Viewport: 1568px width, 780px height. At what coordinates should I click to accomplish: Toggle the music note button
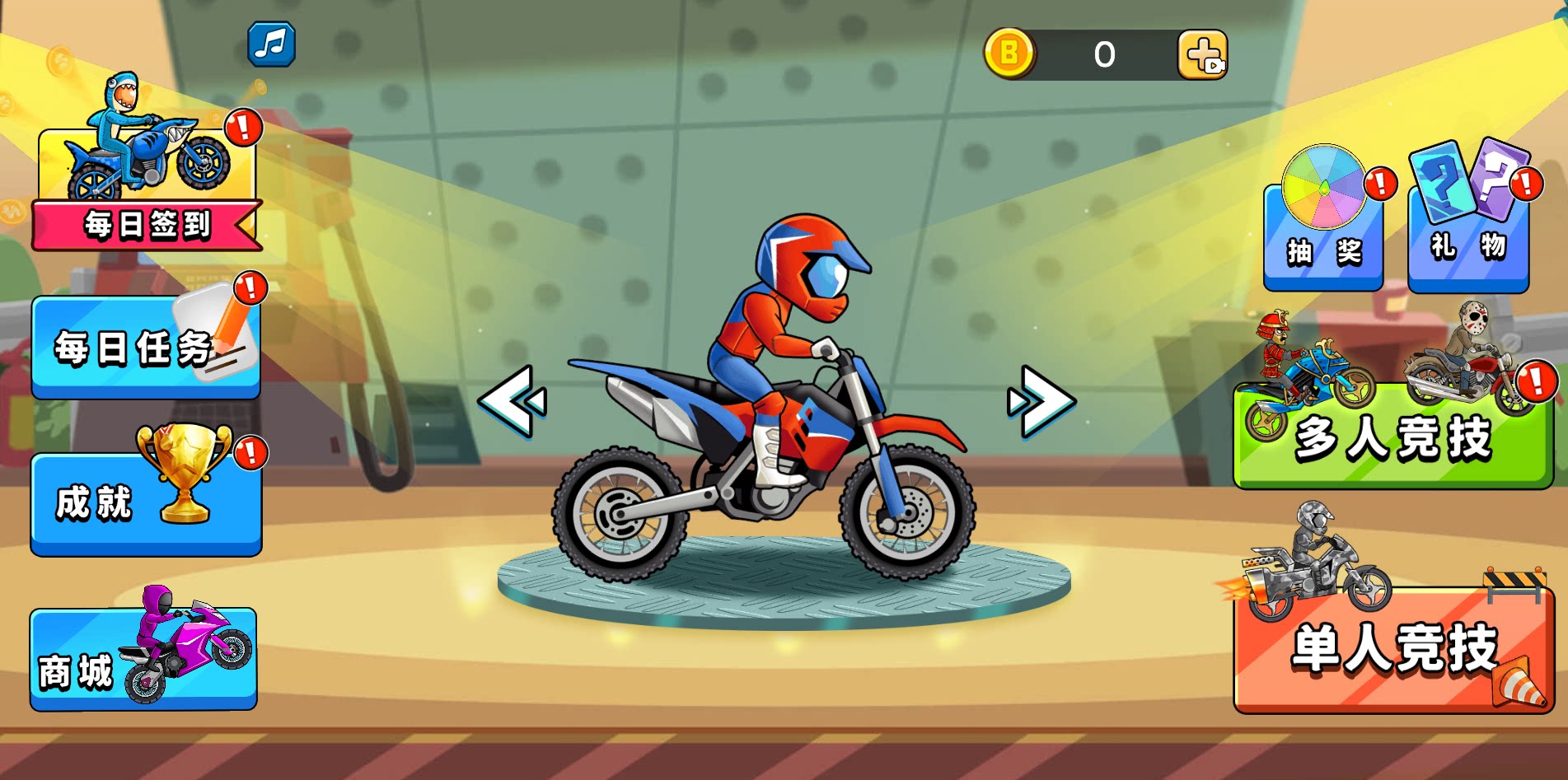tap(271, 44)
